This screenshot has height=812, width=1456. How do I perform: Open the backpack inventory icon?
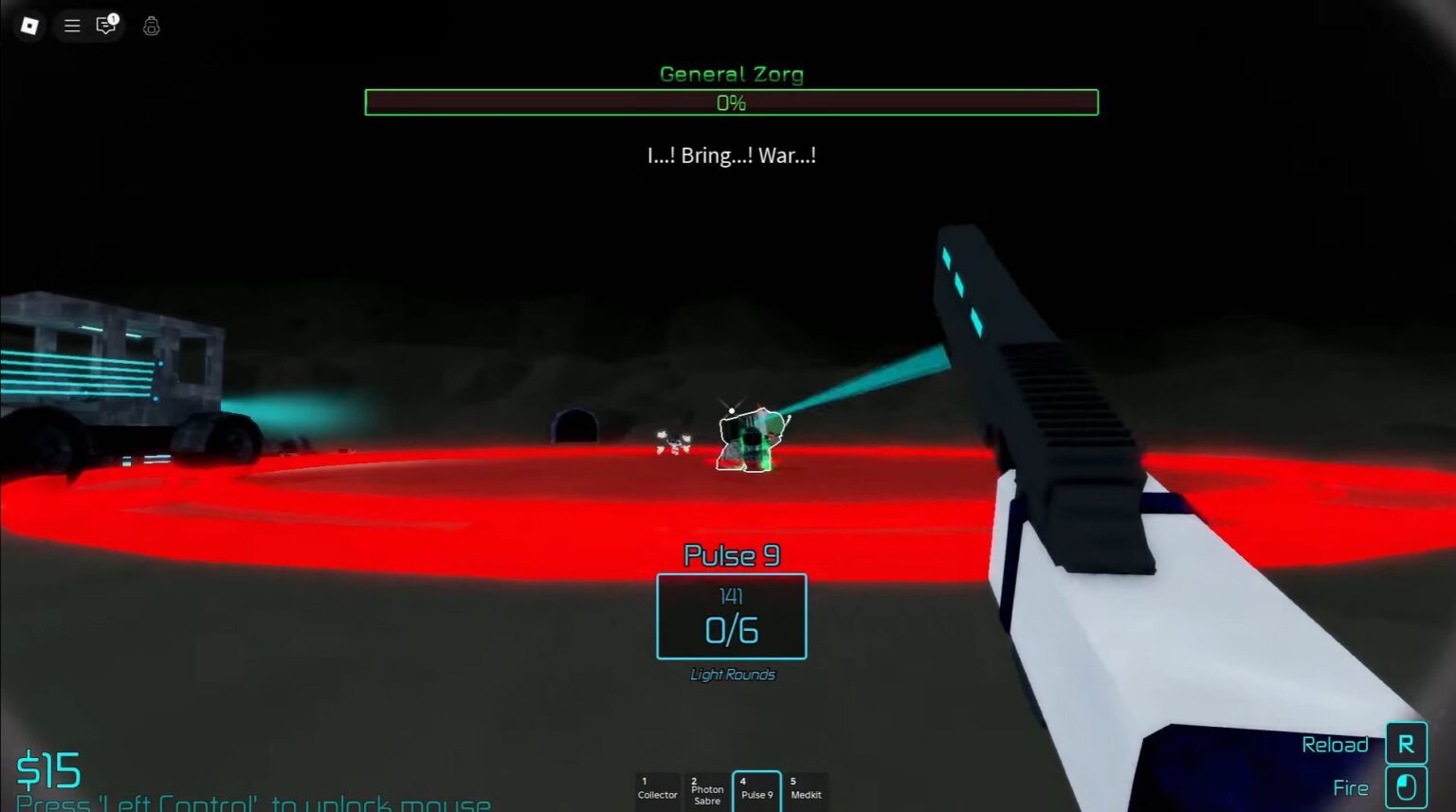coord(150,27)
